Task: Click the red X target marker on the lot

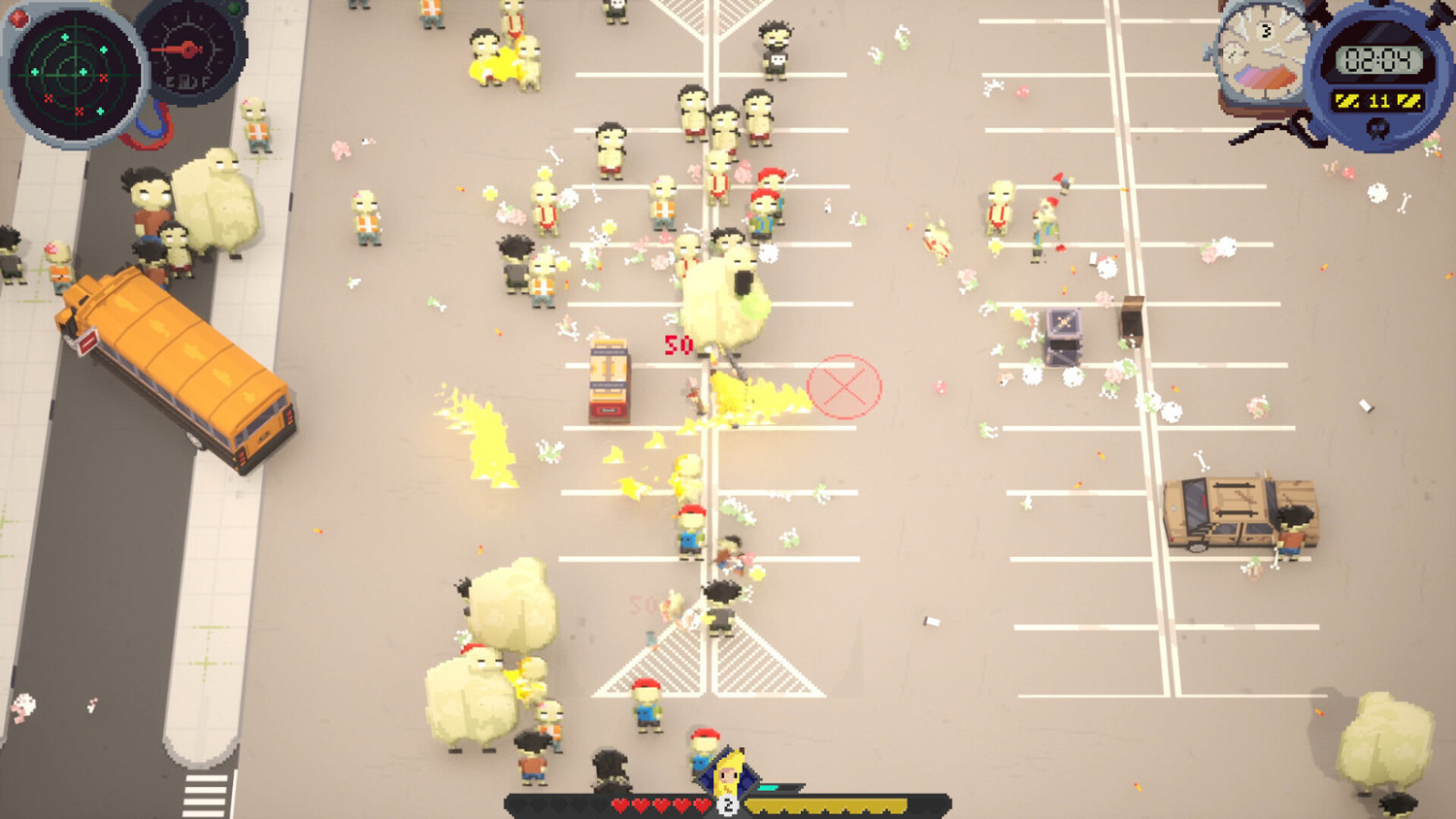Action: [x=843, y=386]
